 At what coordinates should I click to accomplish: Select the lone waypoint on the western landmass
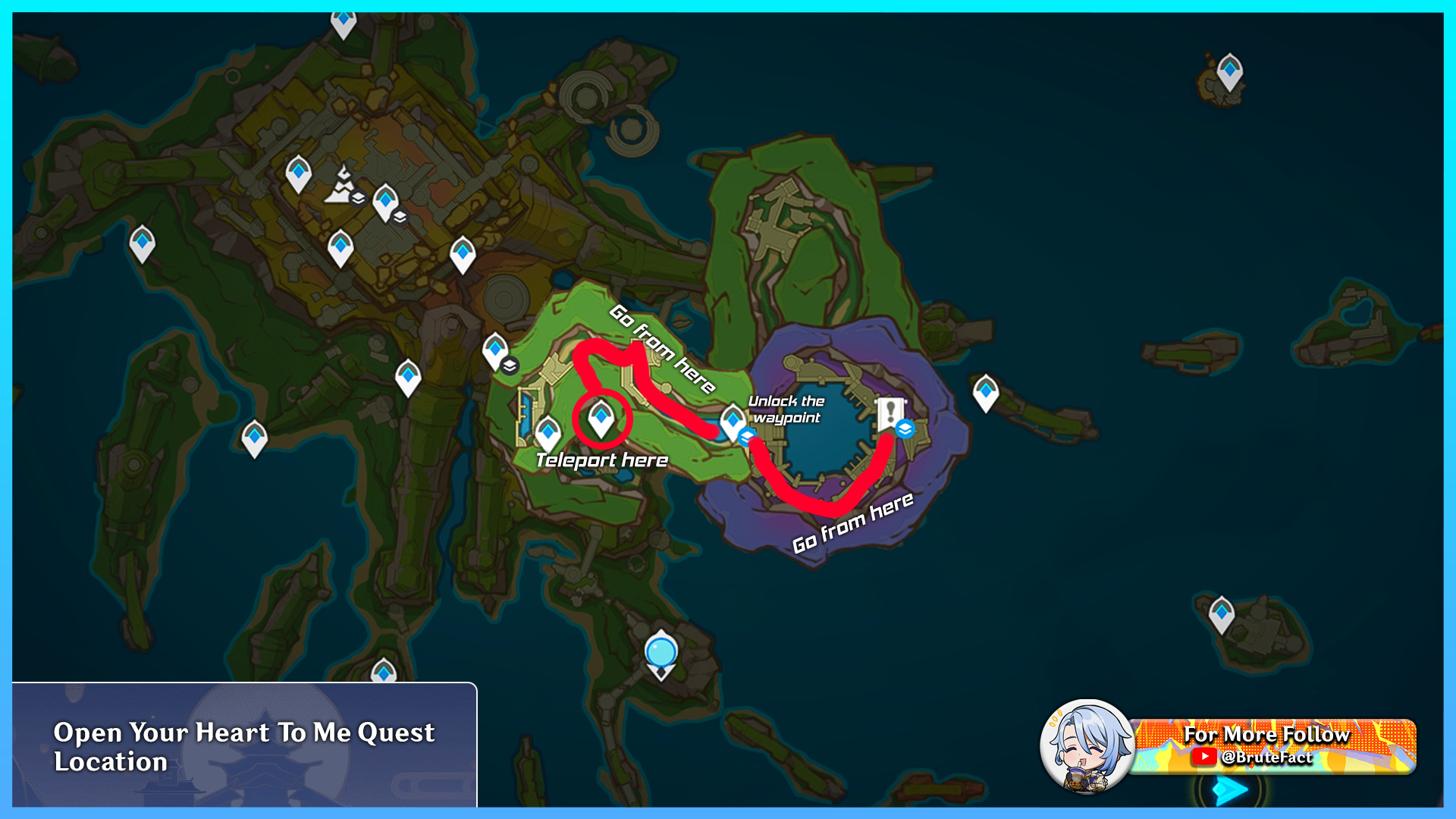click(141, 243)
